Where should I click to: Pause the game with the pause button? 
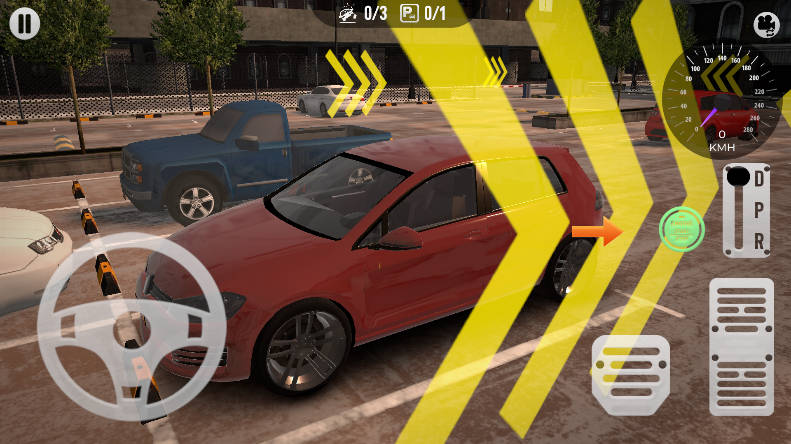pyautogui.click(x=24, y=22)
